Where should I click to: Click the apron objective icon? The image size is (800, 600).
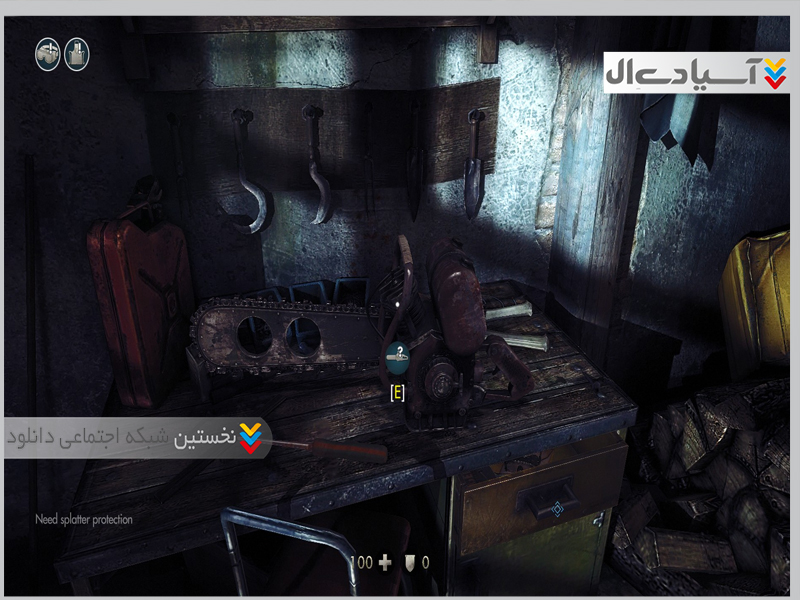(x=77, y=54)
